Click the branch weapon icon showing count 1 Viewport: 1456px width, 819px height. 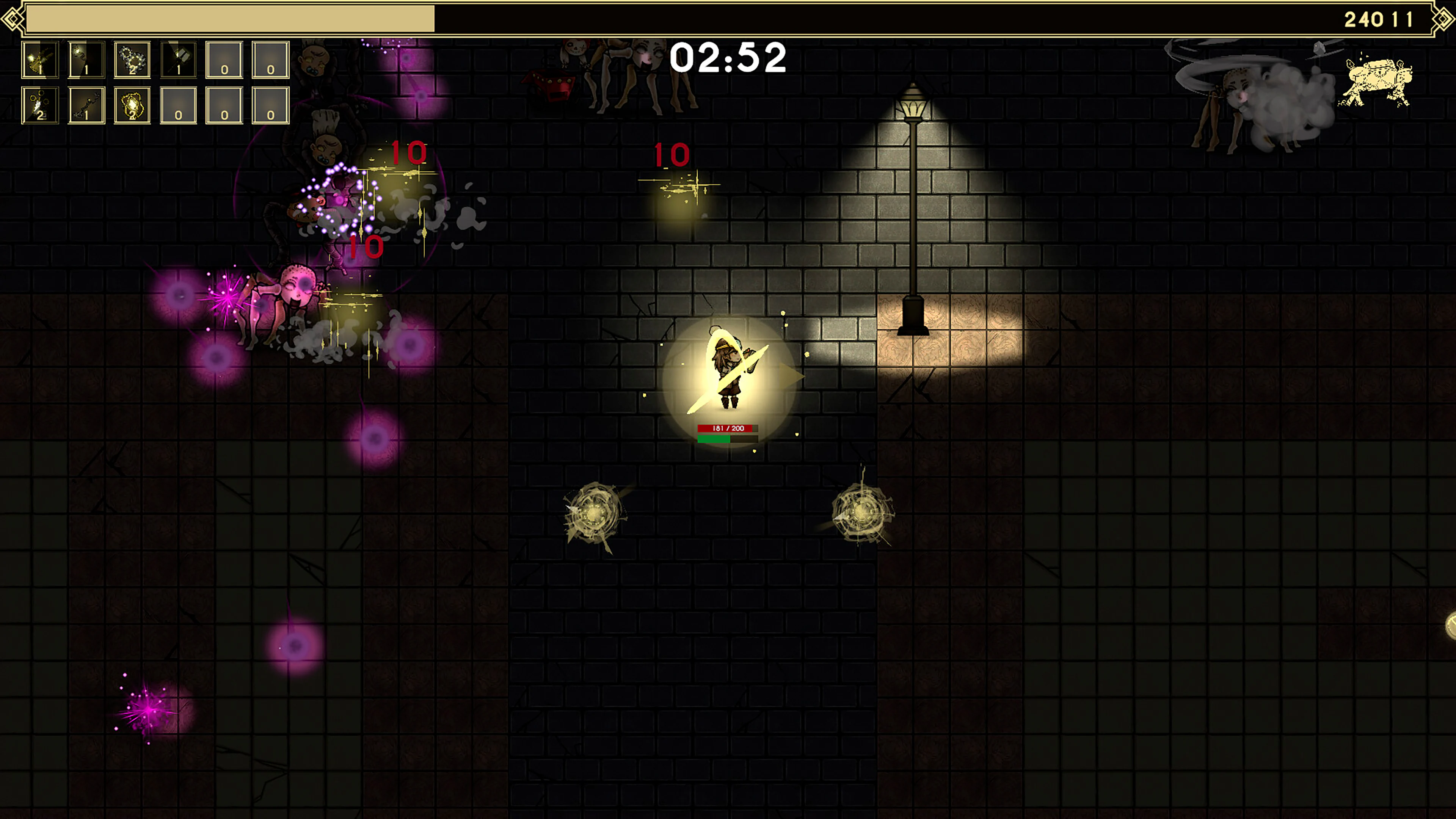86,105
